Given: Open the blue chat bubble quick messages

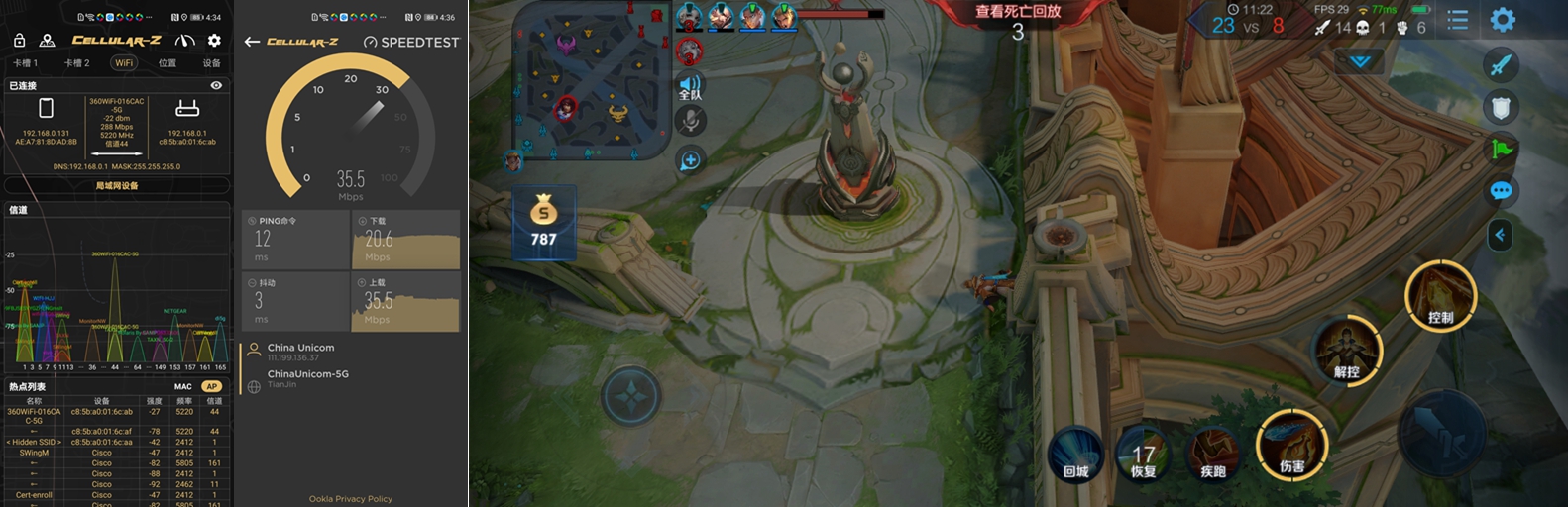Looking at the screenshot, I should point(1501,191).
